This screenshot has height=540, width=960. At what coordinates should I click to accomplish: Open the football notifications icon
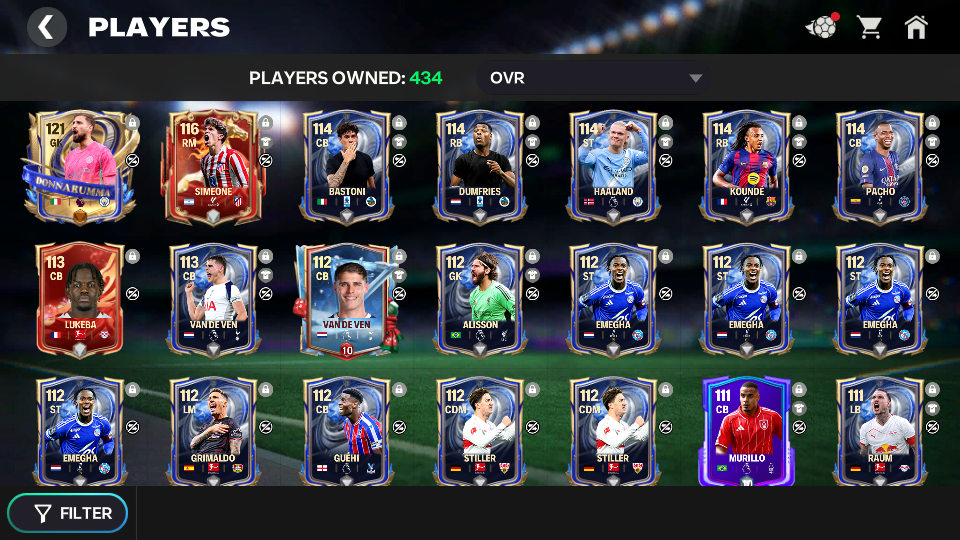pos(821,27)
